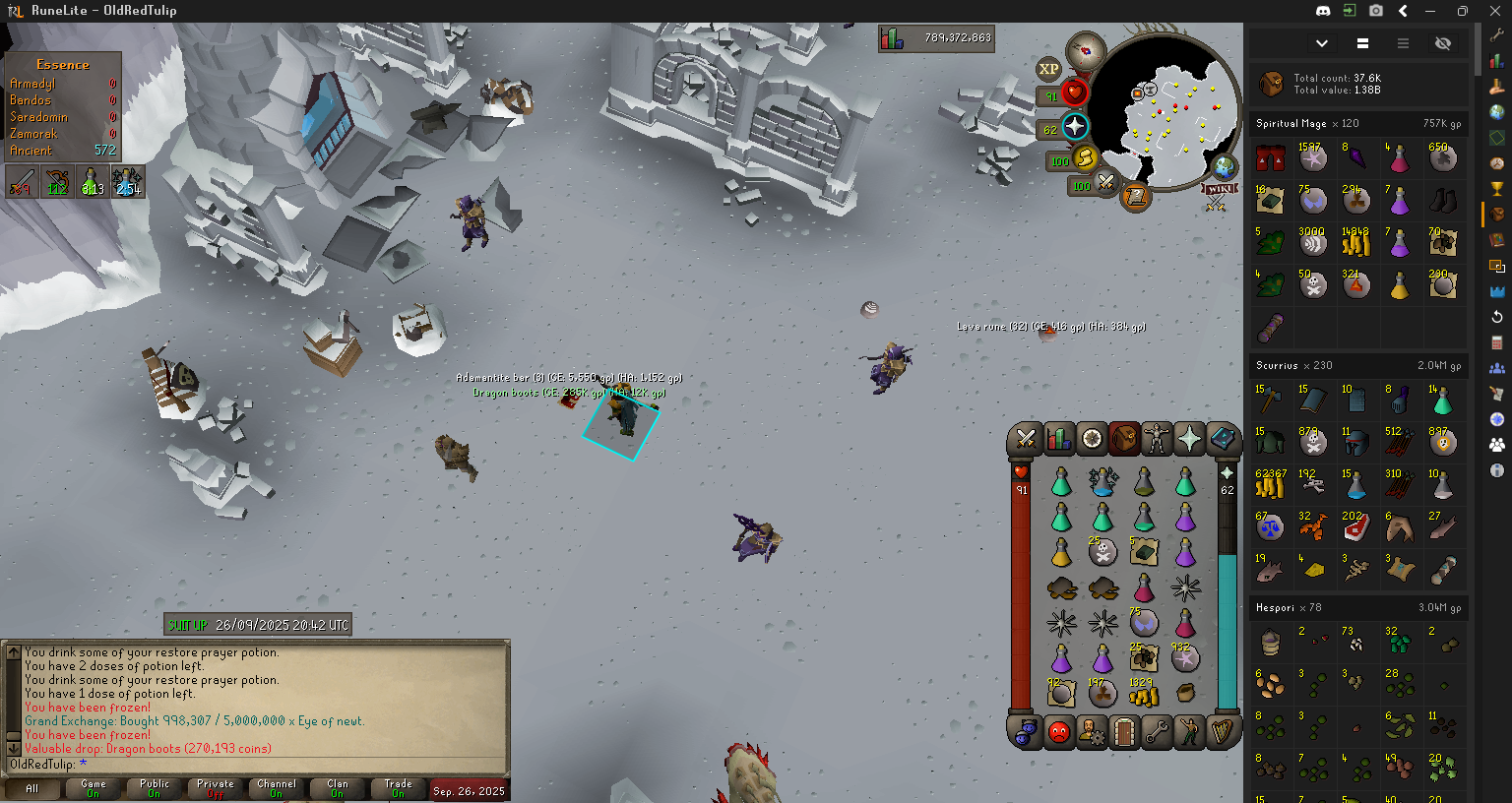
Task: Click the compass to face north
Action: tap(1087, 49)
